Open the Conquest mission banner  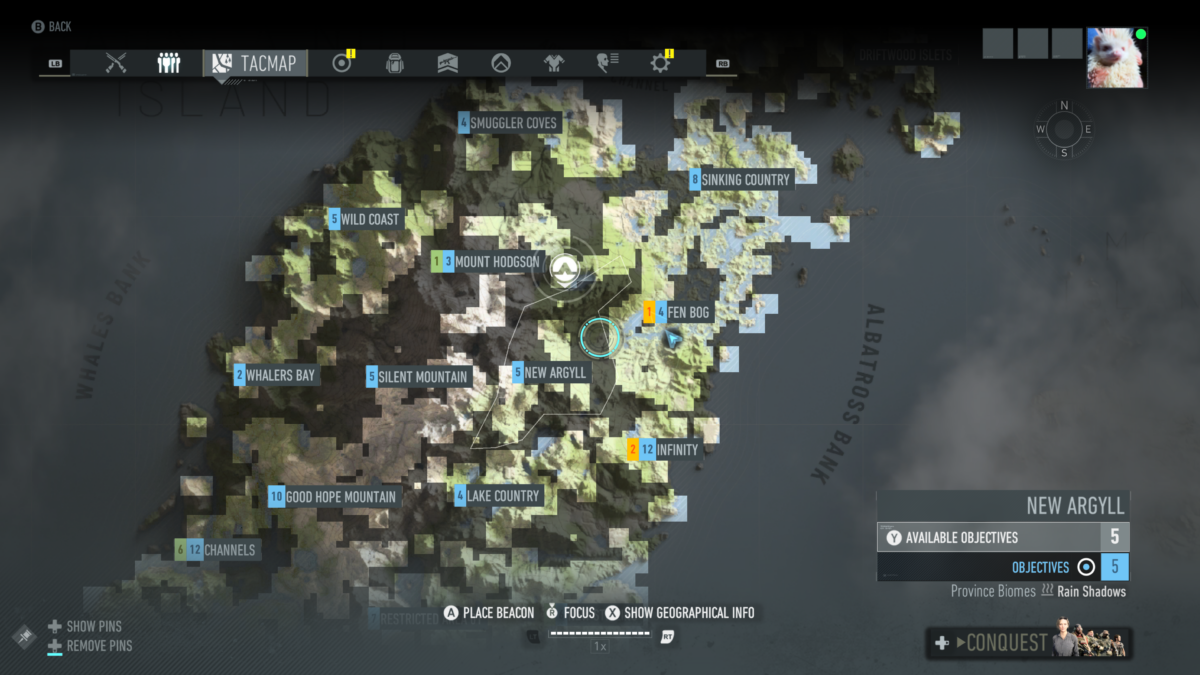(x=1028, y=643)
